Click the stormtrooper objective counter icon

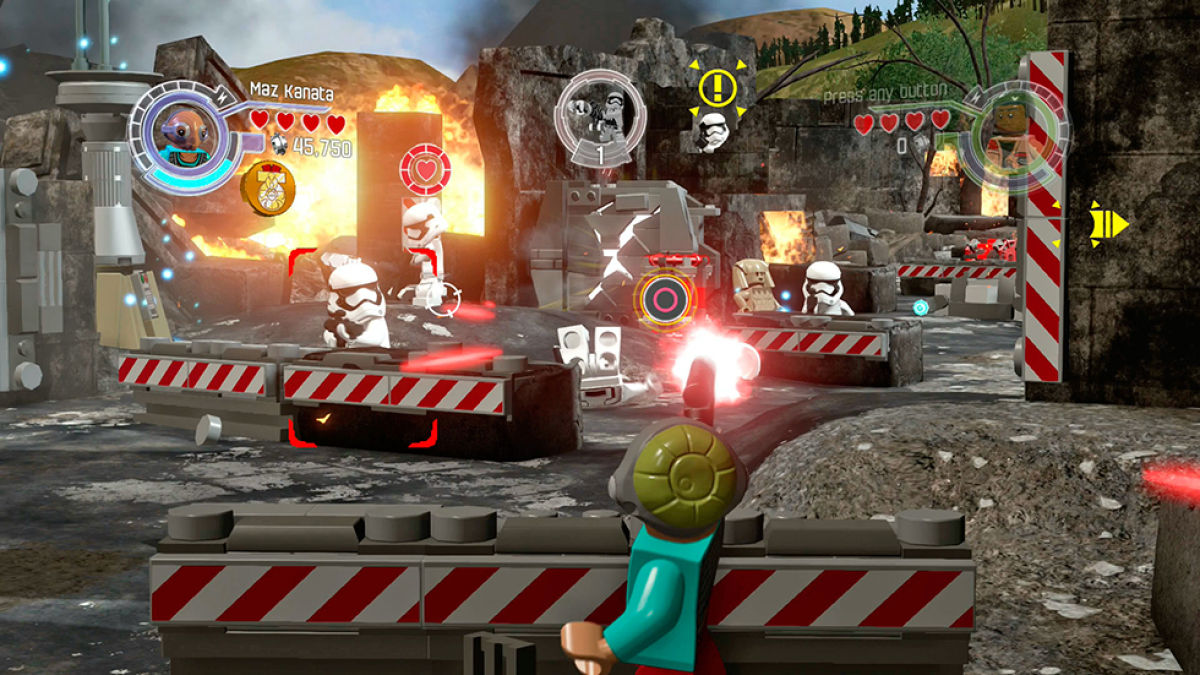[601, 118]
